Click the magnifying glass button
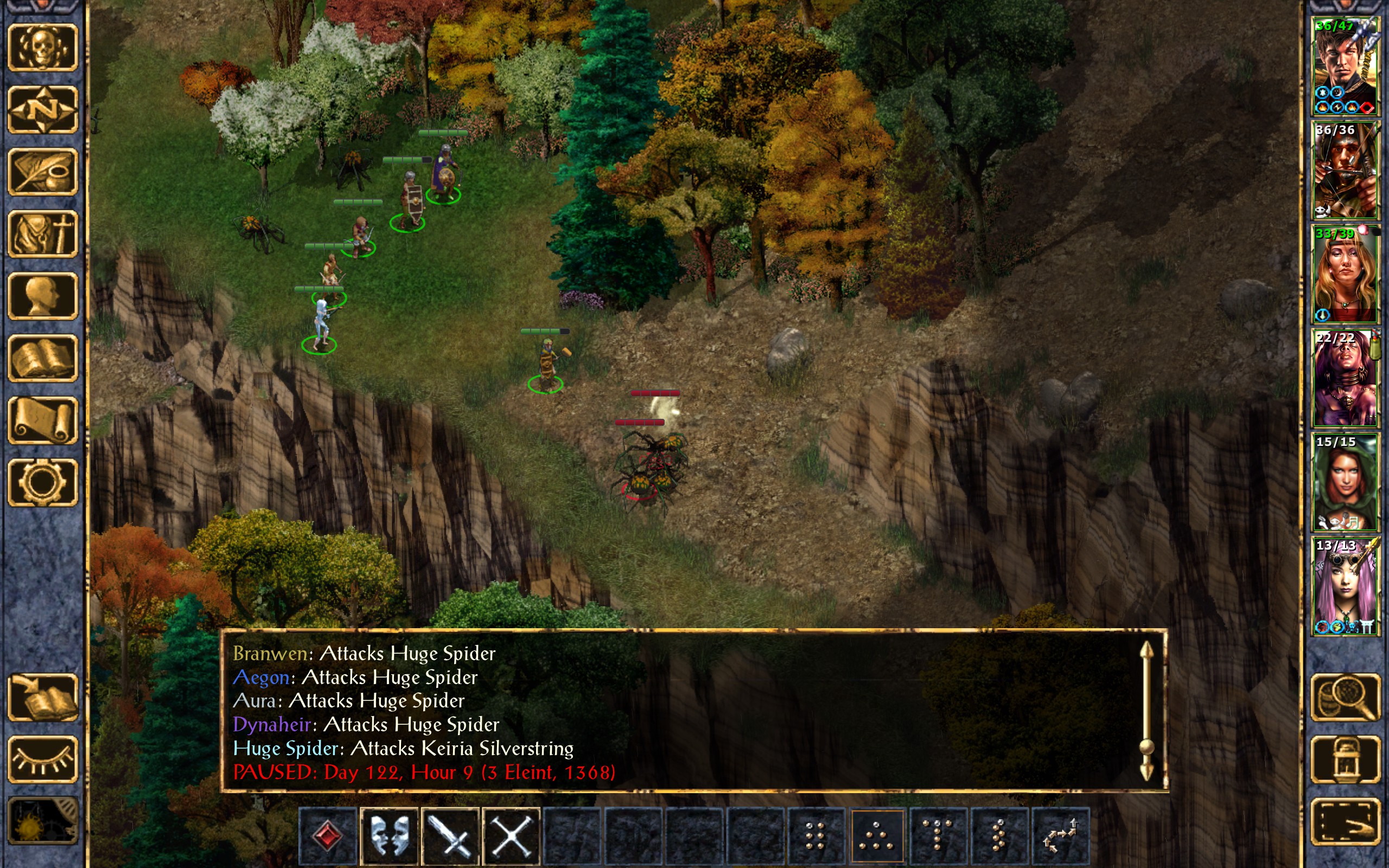 click(x=1345, y=697)
